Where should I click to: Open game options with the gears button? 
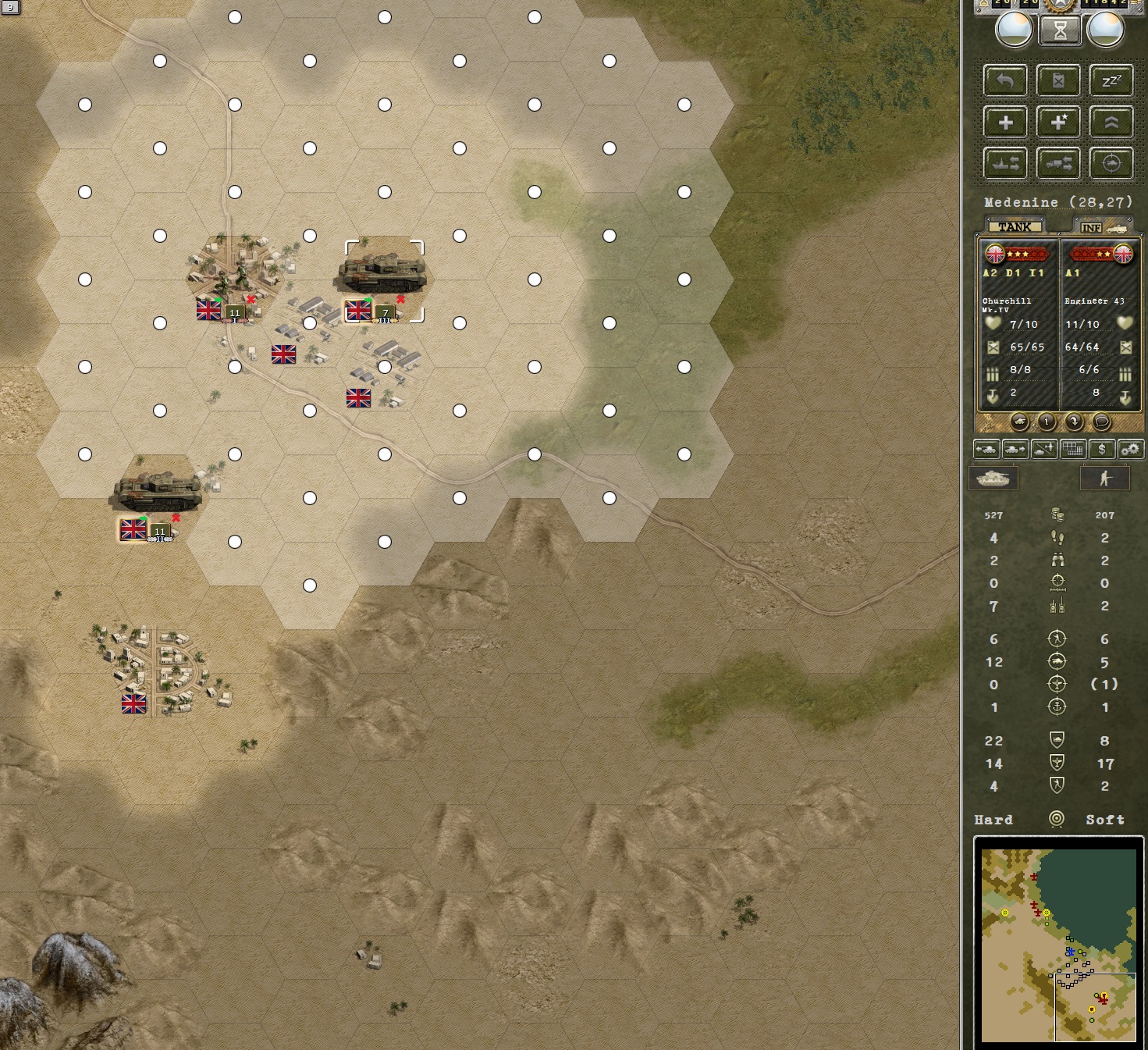(1130, 449)
